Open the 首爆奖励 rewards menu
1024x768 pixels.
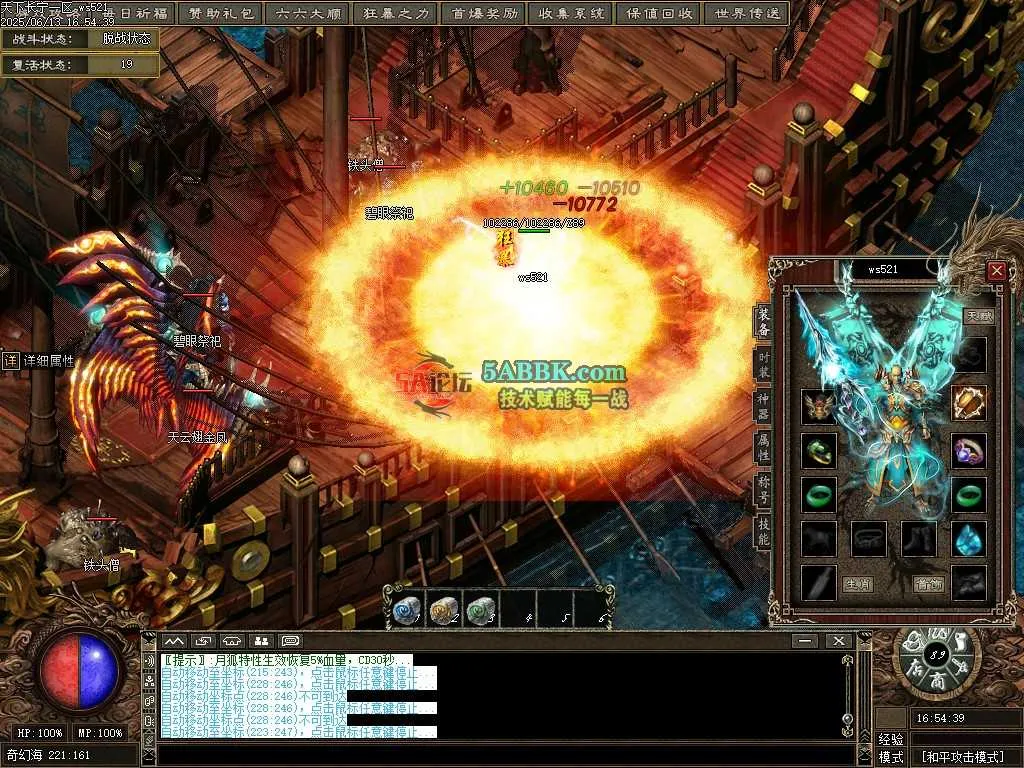(484, 13)
